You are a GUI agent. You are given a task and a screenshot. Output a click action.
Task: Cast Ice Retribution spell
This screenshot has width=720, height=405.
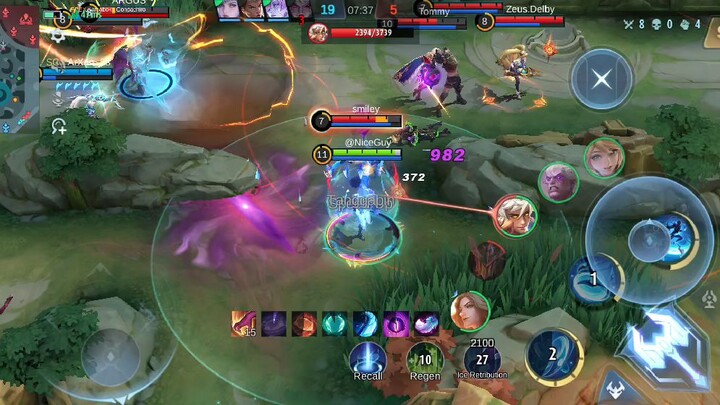482,359
